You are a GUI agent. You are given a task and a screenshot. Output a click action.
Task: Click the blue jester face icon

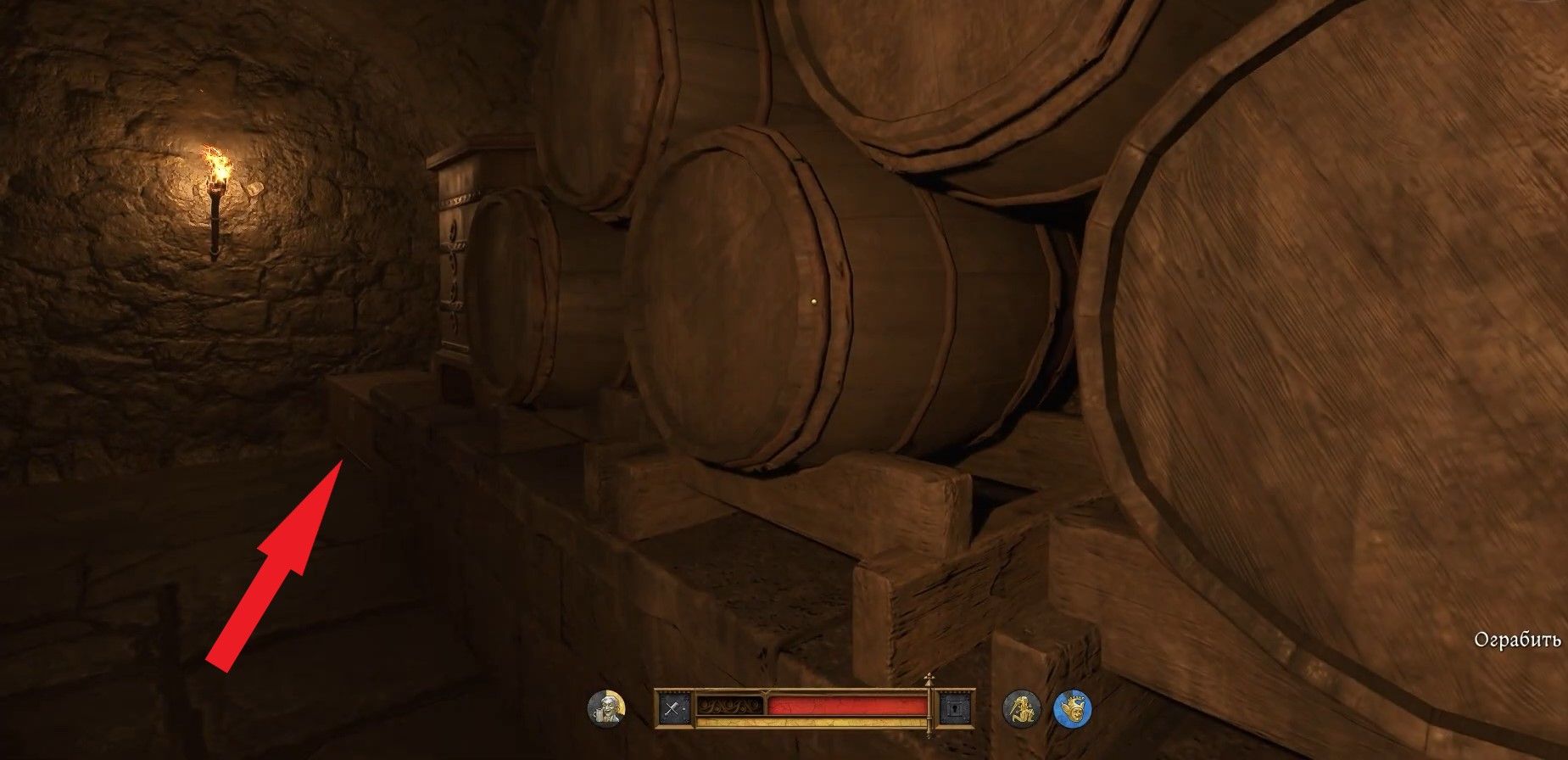[1074, 709]
